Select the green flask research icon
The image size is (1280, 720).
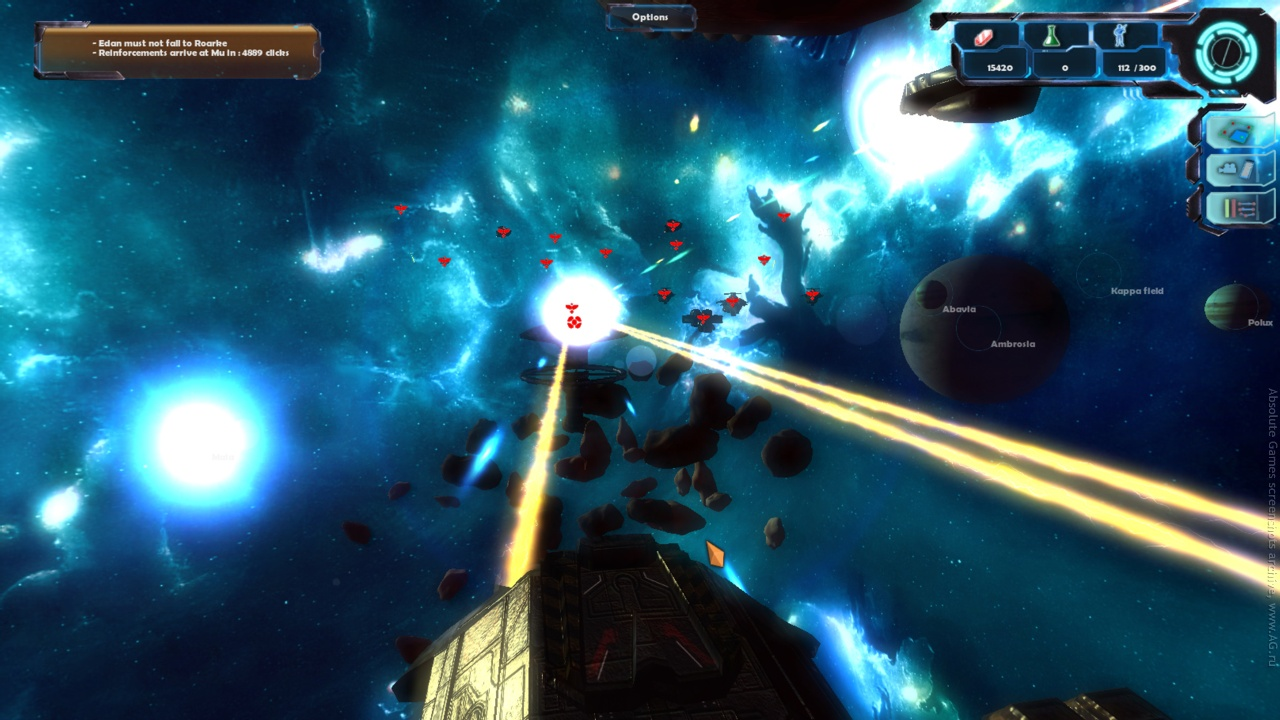pos(1051,36)
